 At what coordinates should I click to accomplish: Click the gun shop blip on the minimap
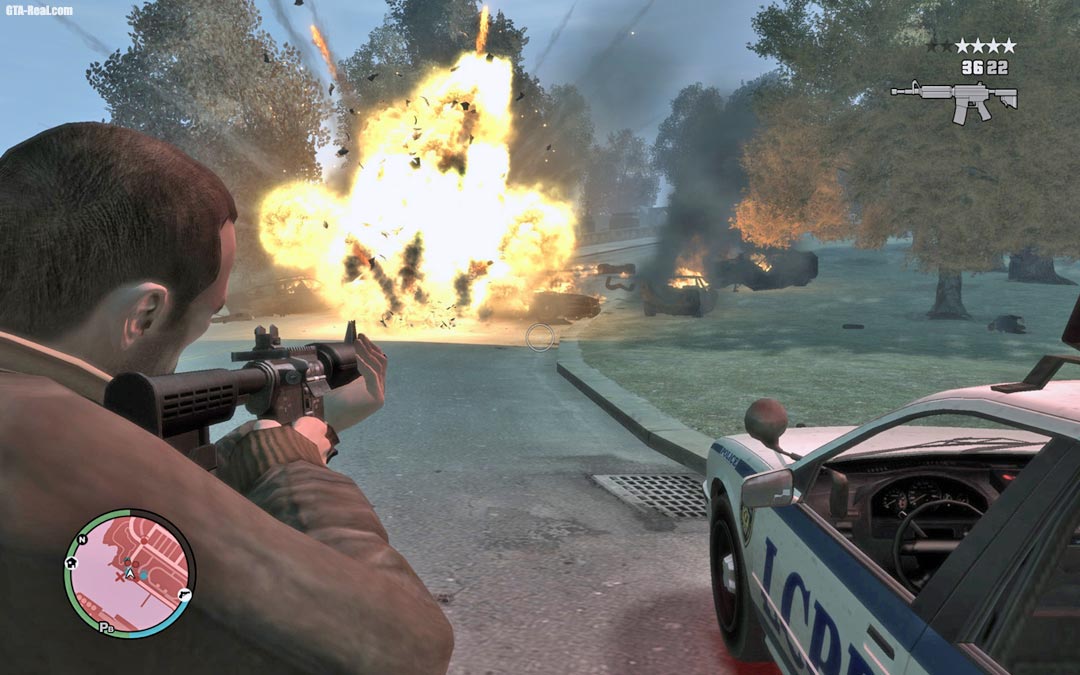(185, 593)
